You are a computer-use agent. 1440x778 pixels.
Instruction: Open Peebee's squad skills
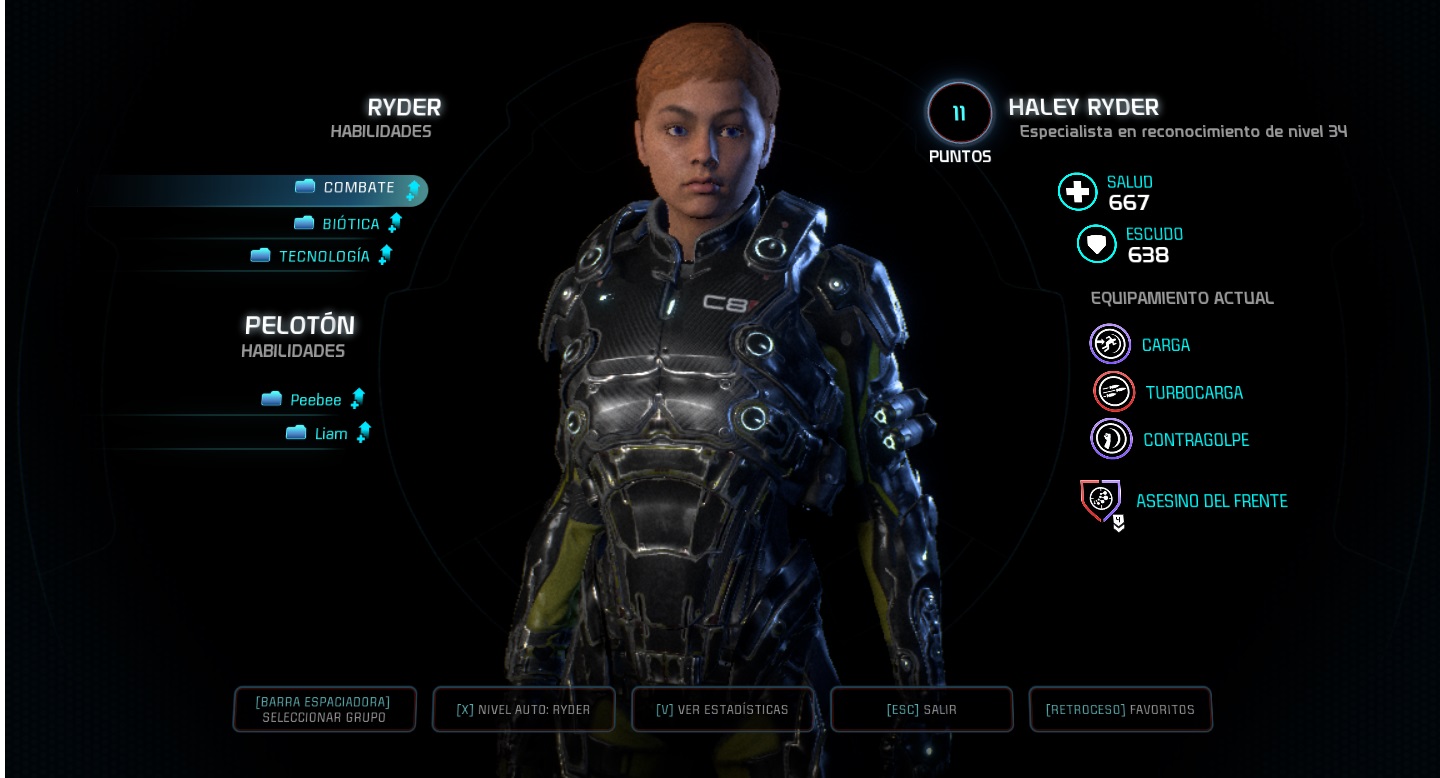pyautogui.click(x=315, y=400)
